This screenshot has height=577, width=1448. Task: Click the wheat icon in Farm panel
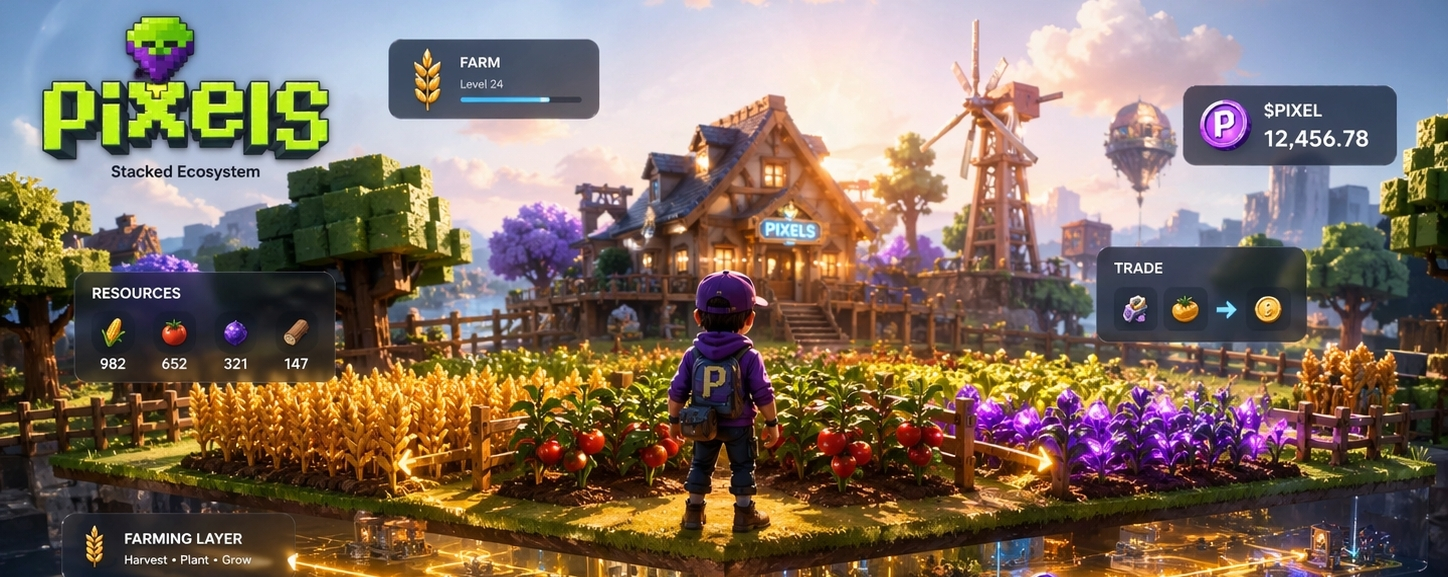pos(427,78)
